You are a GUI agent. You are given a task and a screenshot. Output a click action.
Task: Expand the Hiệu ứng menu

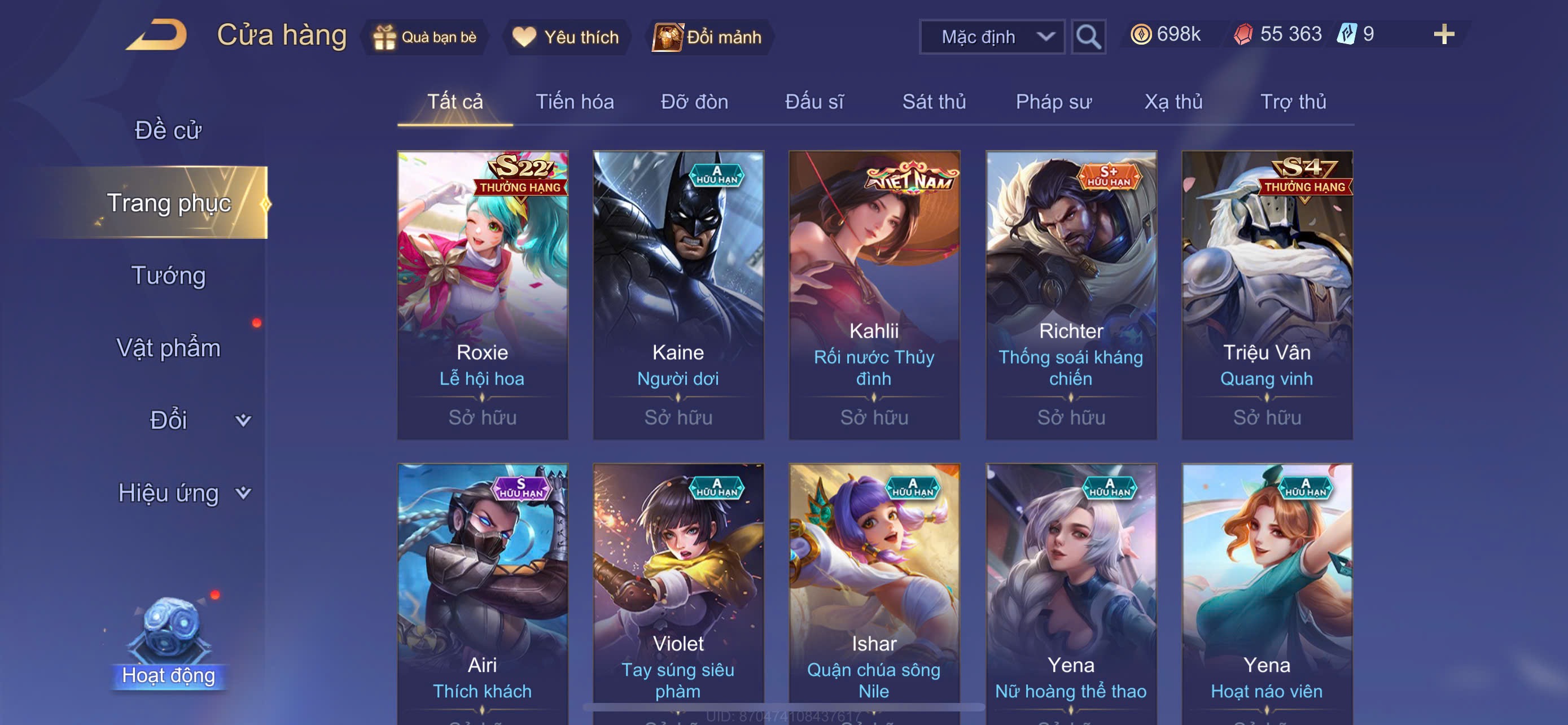coord(183,492)
